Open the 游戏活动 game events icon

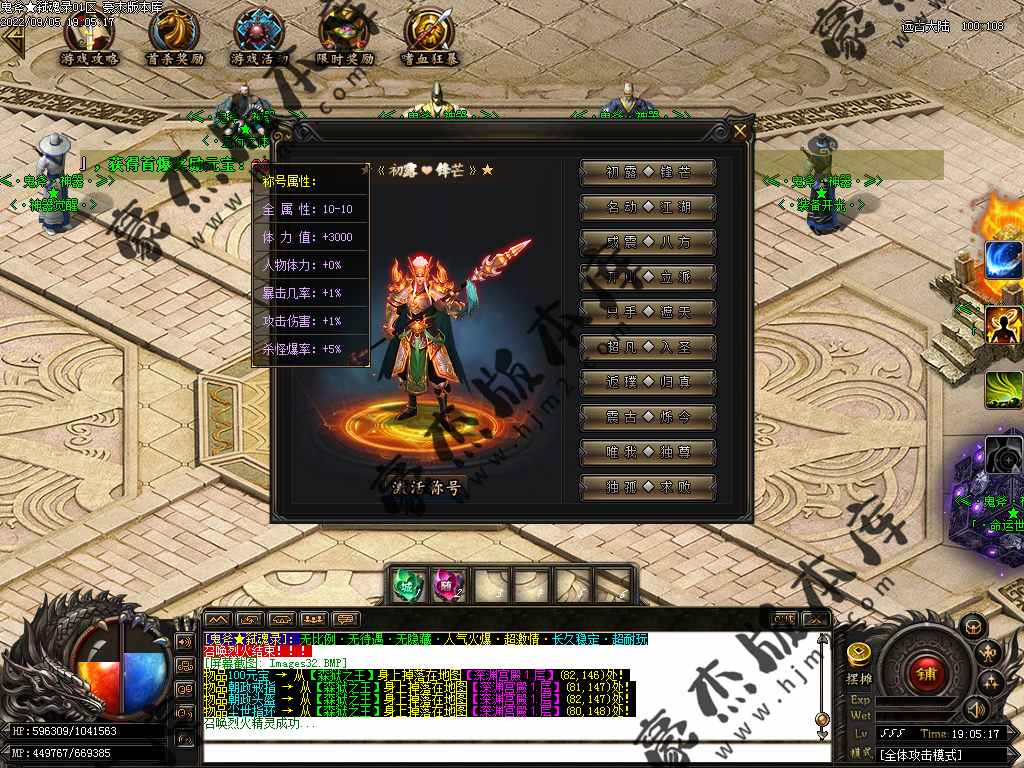259,36
